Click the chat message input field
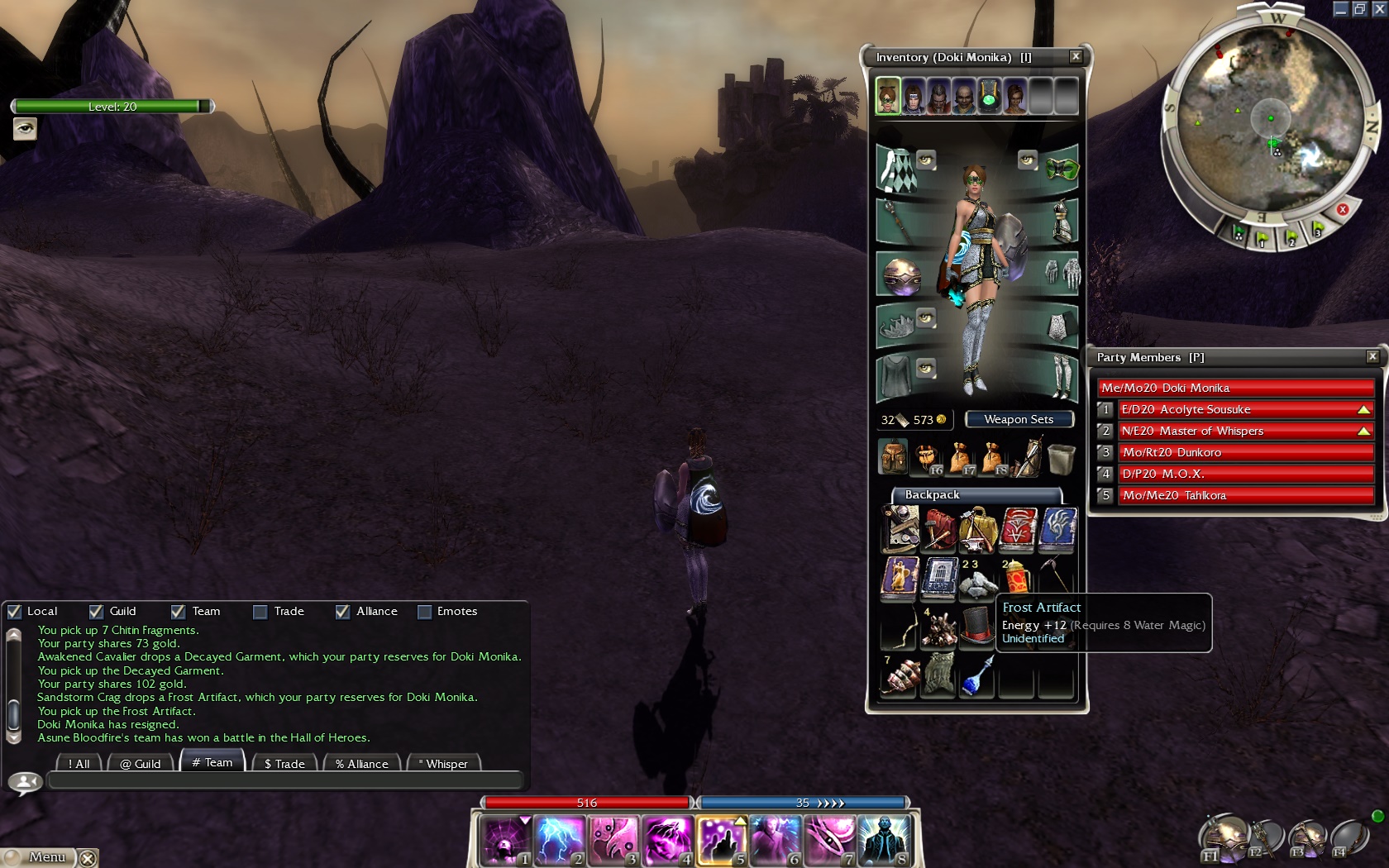 285,780
